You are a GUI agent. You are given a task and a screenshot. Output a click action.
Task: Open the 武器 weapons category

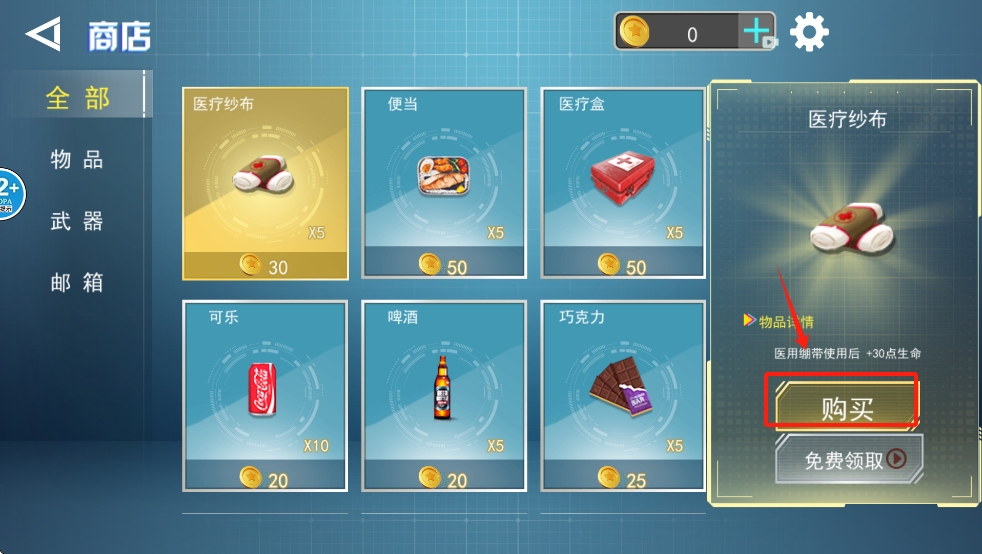point(77,222)
